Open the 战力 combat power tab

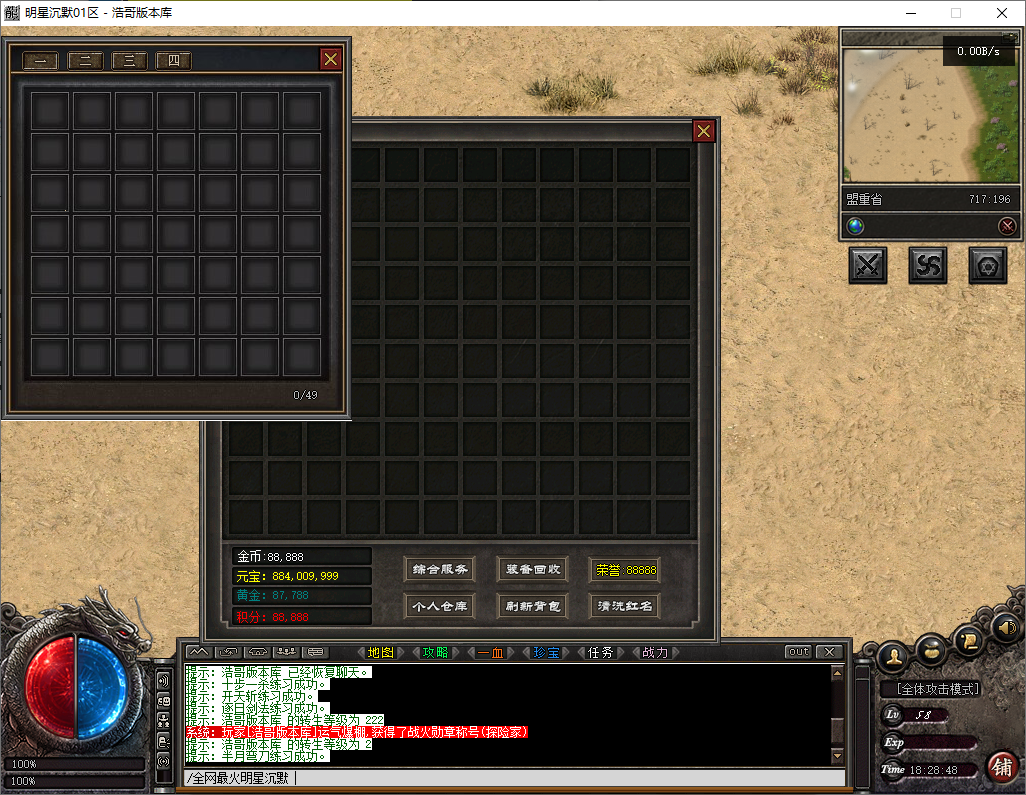click(655, 652)
